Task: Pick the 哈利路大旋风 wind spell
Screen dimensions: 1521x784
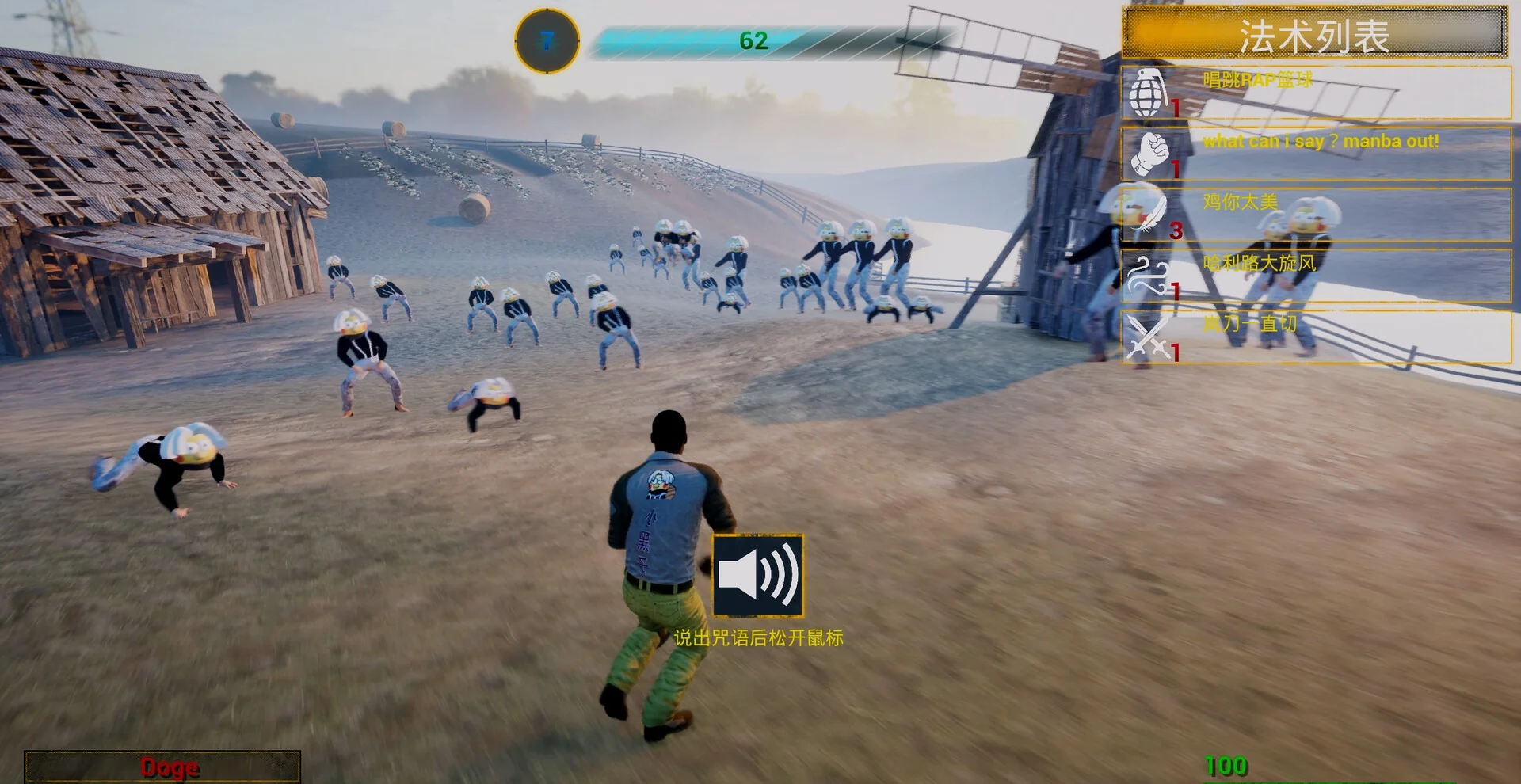Action: [1315, 276]
